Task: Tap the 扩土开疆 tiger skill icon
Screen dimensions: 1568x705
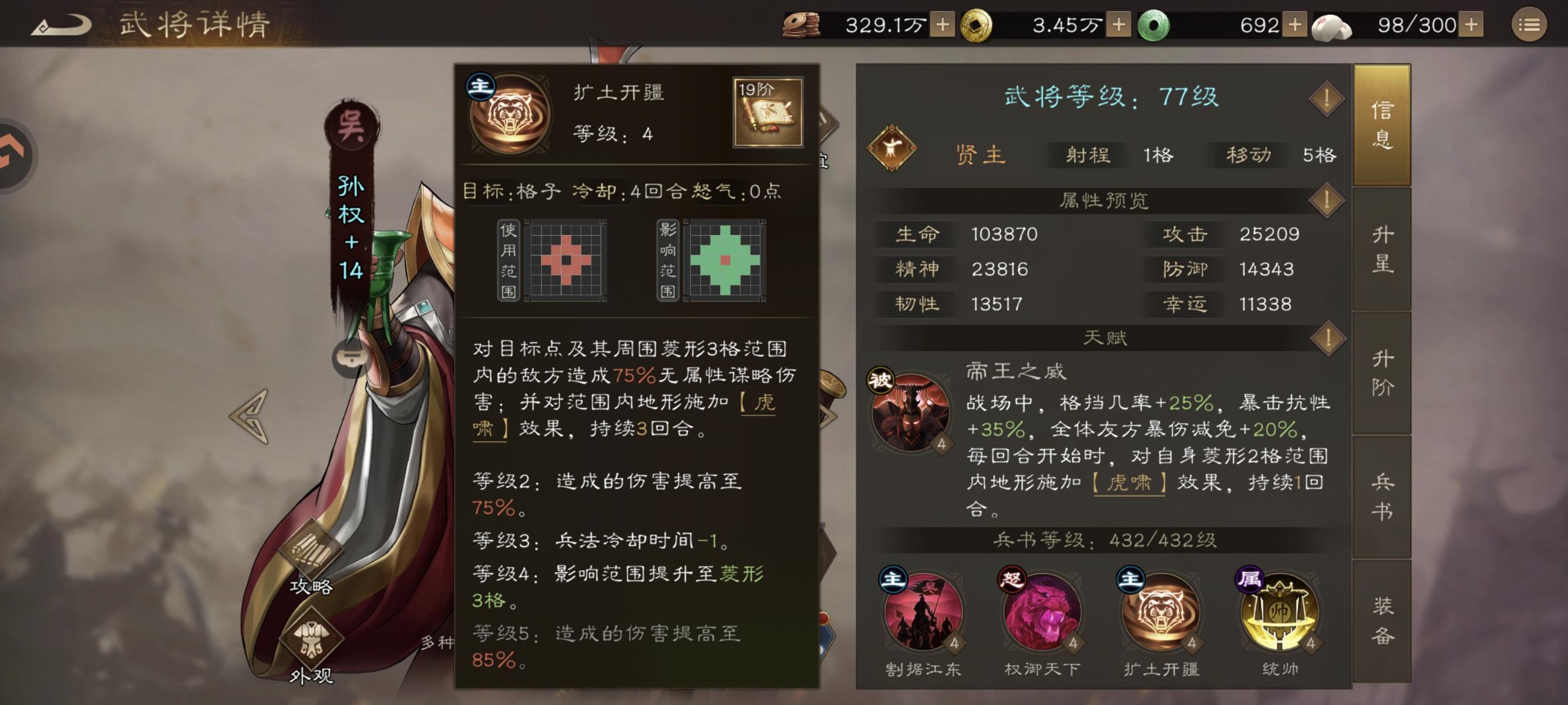Action: [1163, 615]
